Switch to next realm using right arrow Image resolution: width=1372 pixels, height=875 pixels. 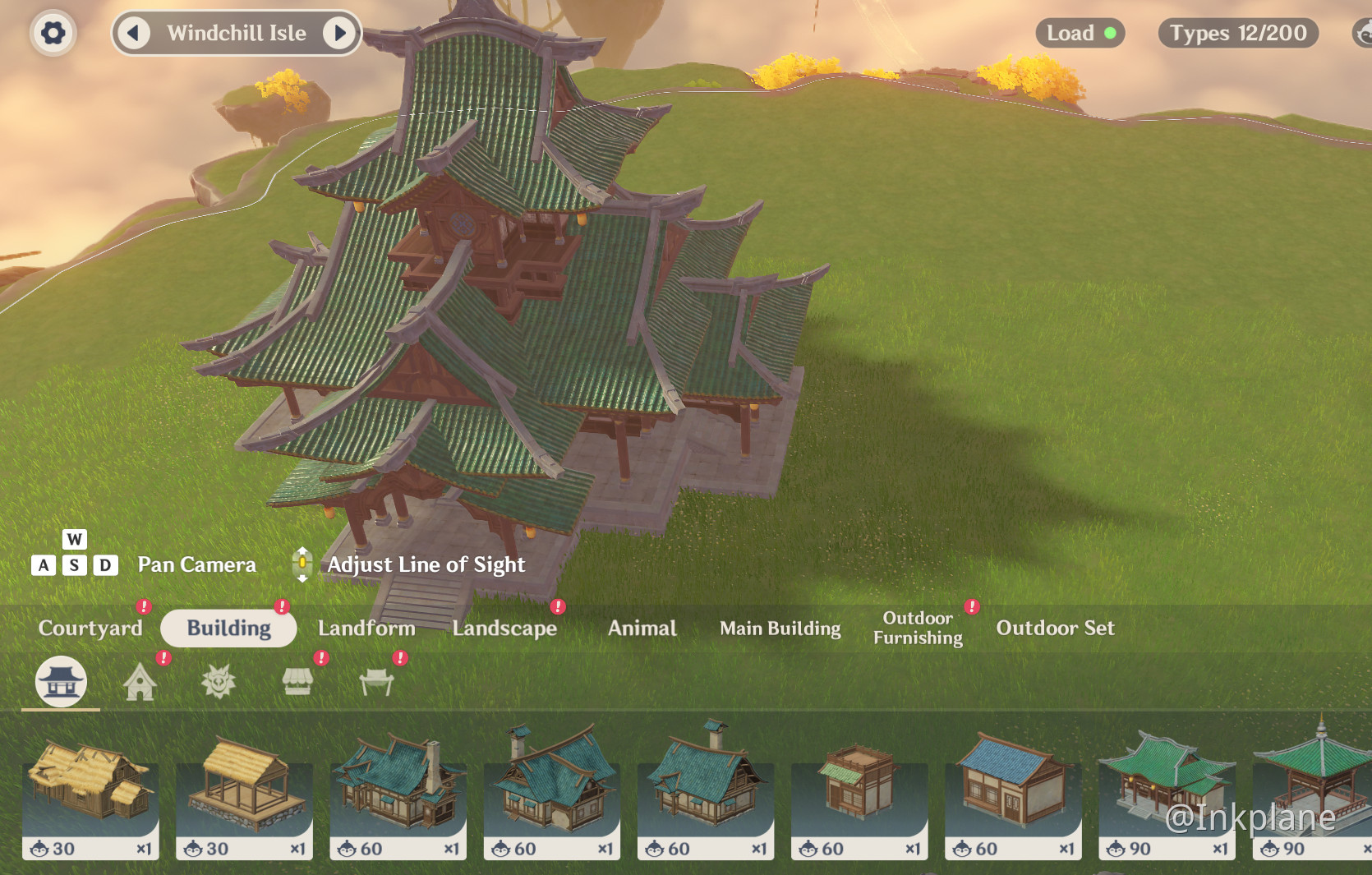(x=341, y=33)
